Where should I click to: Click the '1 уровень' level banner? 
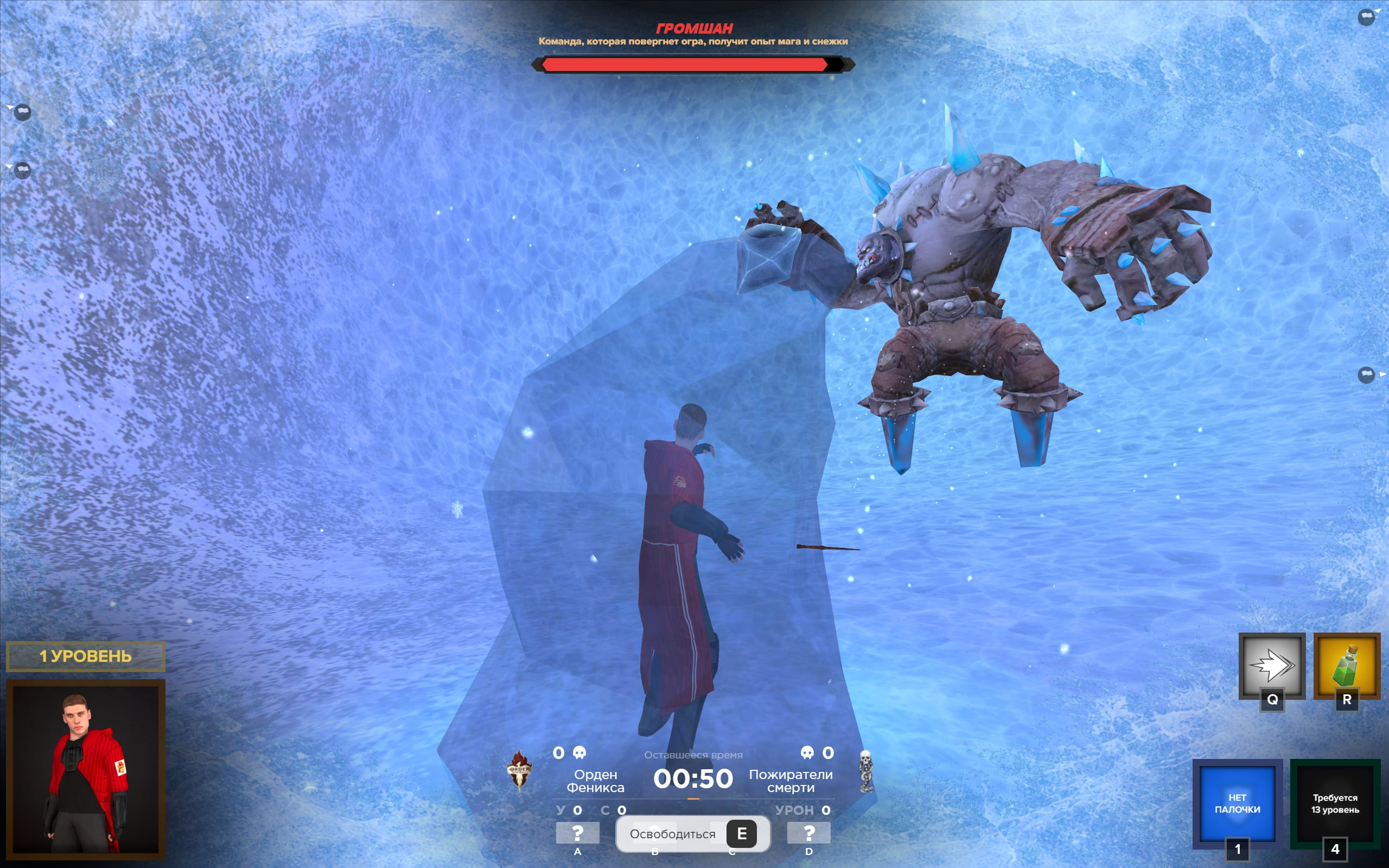pyautogui.click(x=86, y=656)
